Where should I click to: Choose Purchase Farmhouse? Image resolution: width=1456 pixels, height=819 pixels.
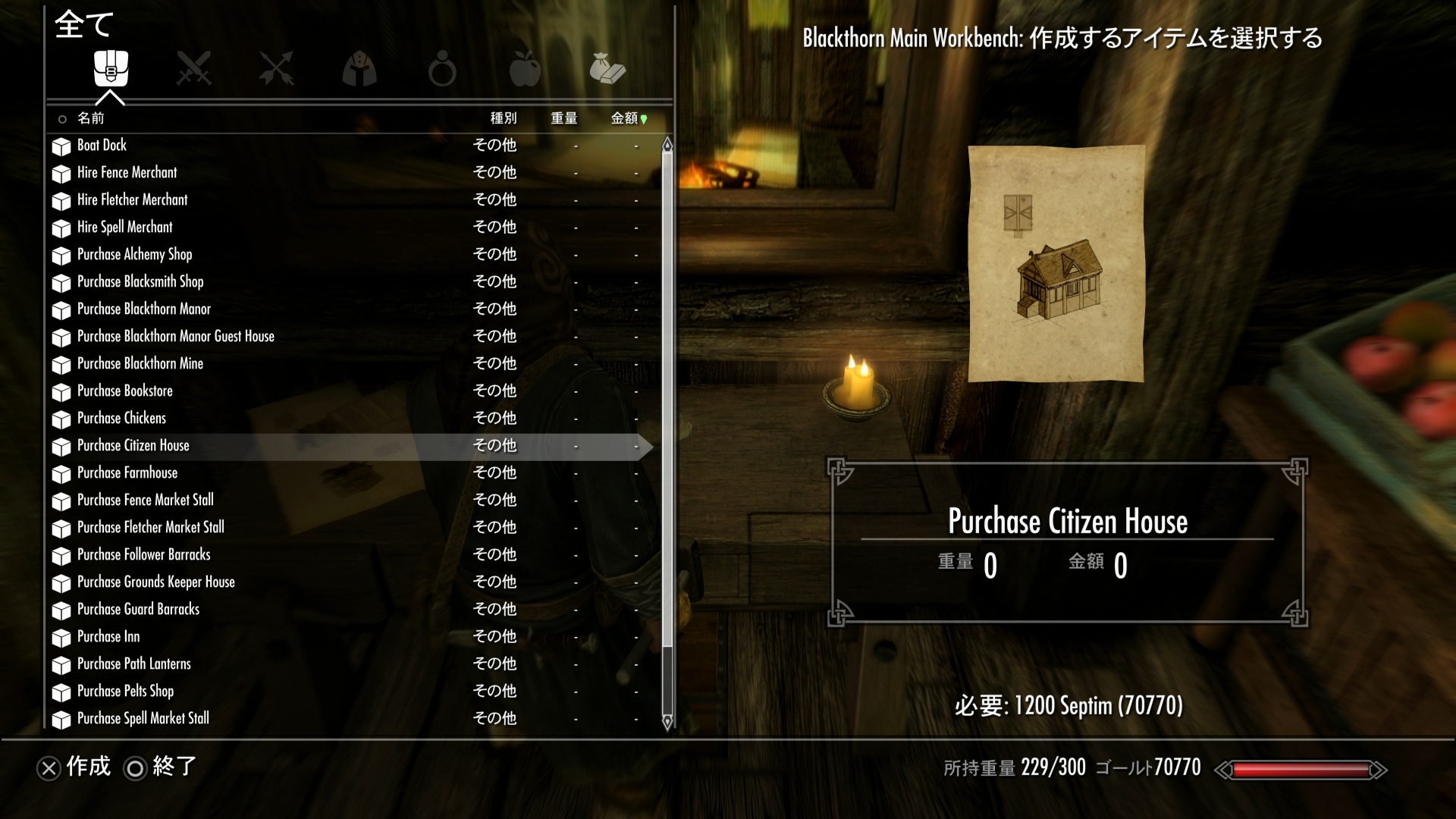click(x=127, y=473)
